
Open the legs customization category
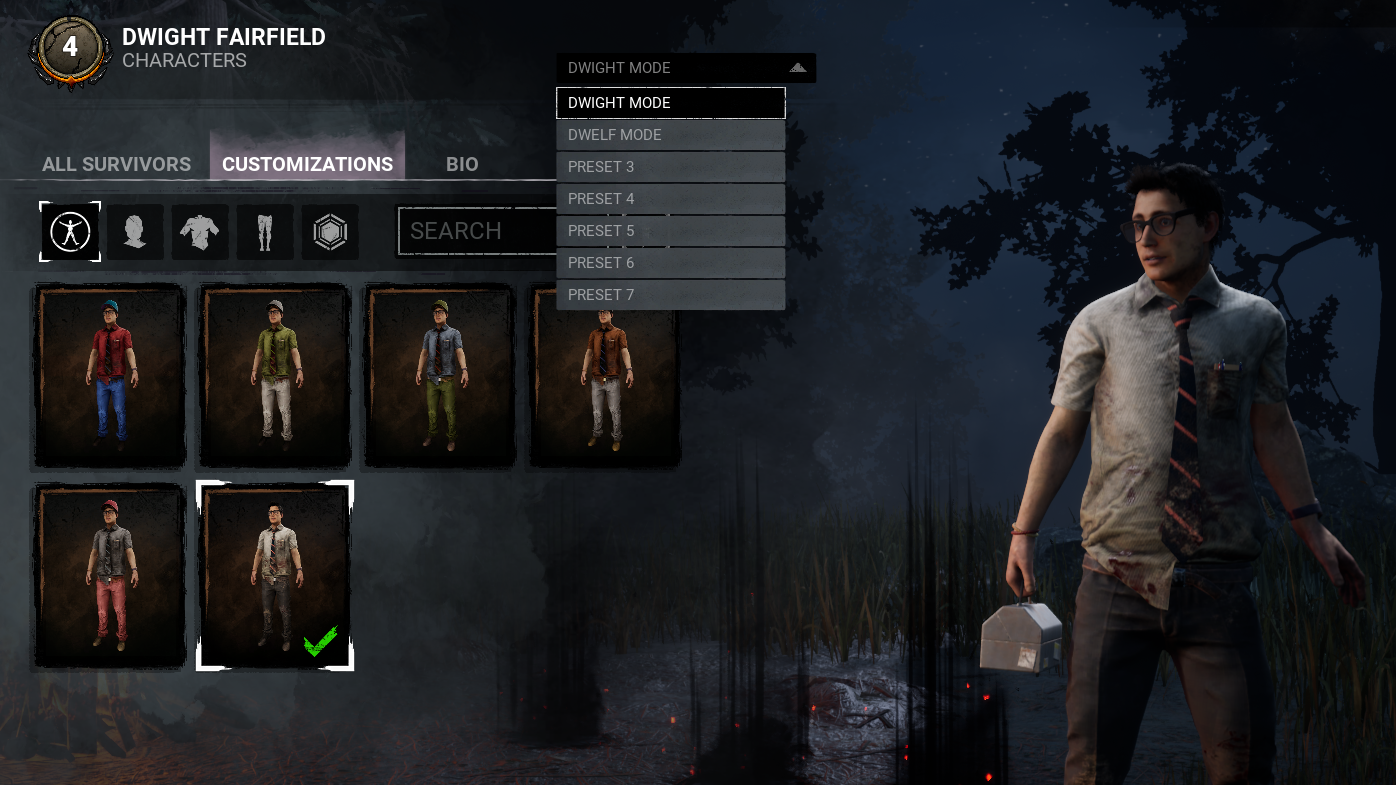265,231
